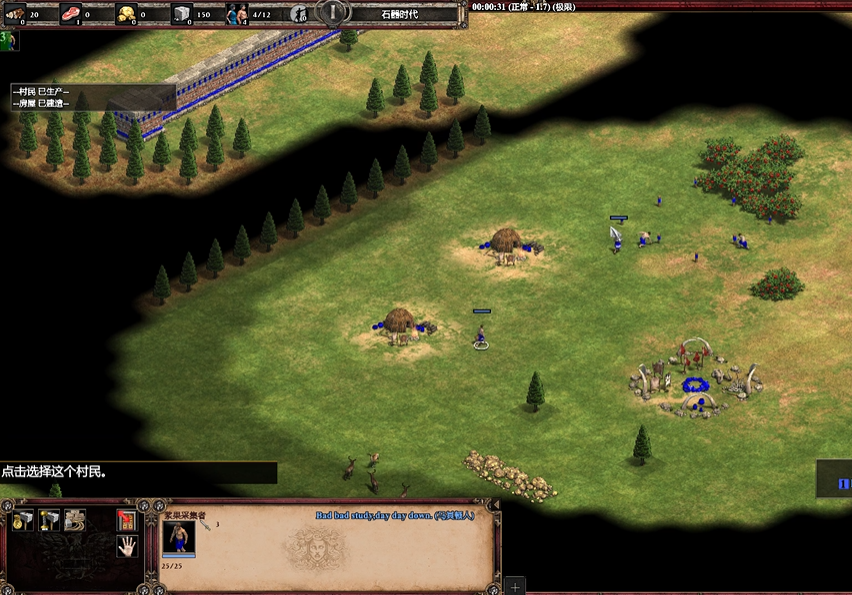Click the gold resource icon
Viewport: 852px width, 595px height.
point(127,14)
